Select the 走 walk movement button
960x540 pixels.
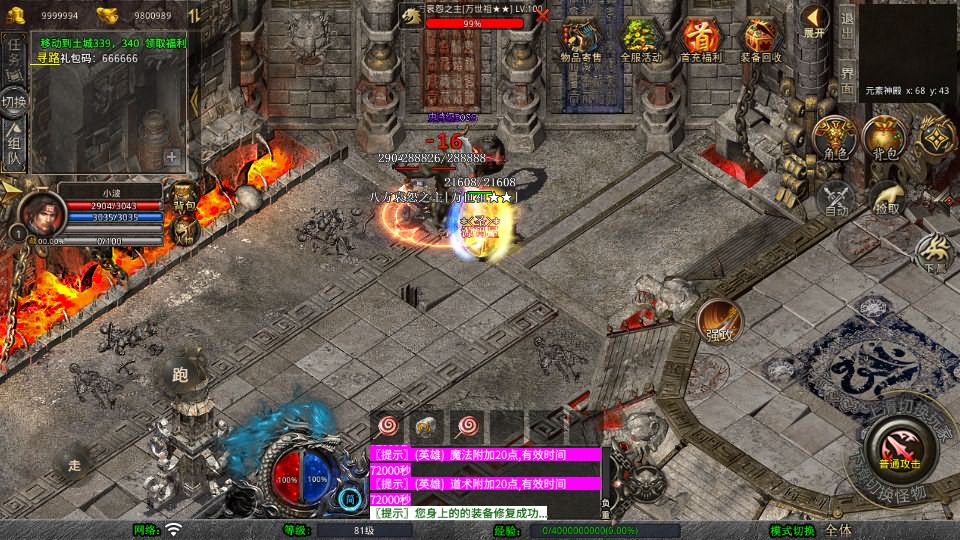coord(74,465)
